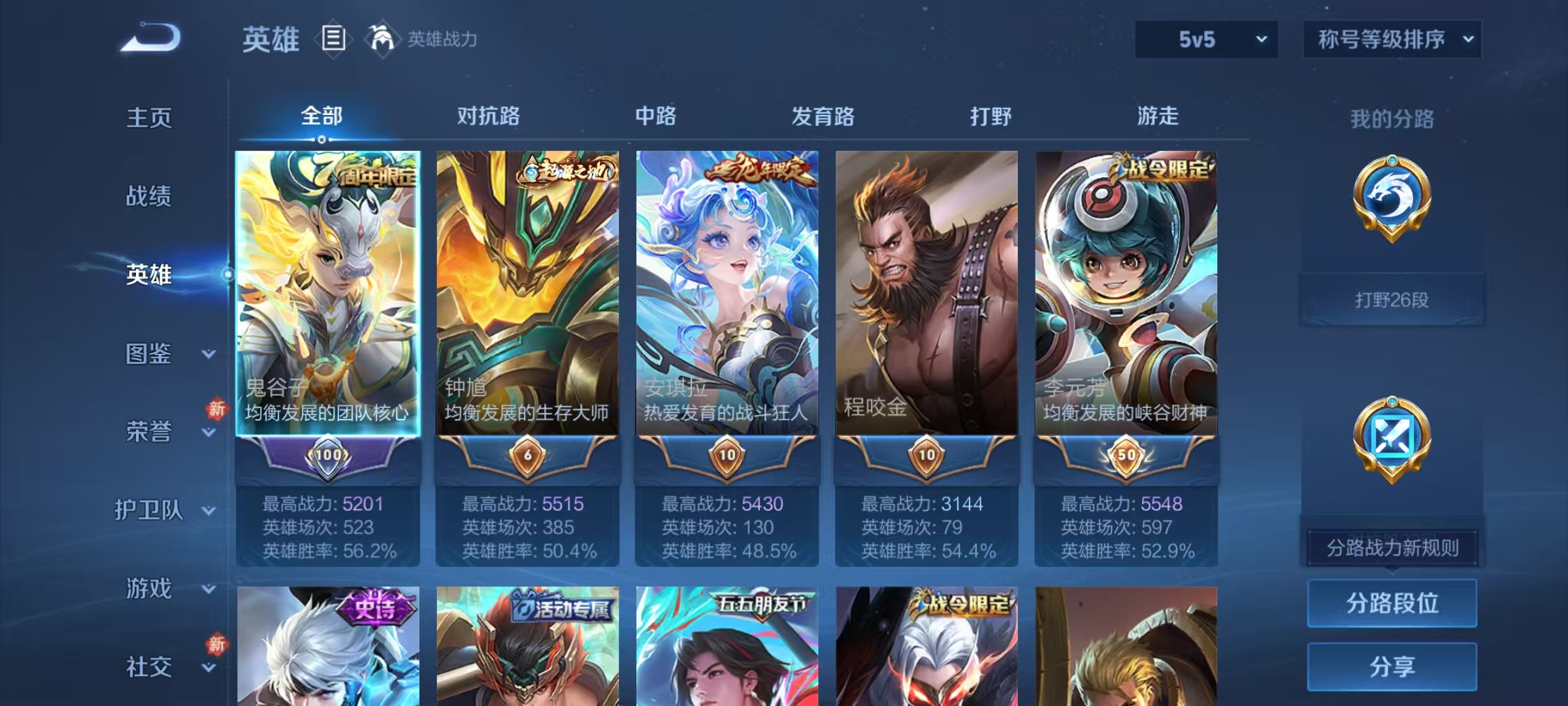Click the 分享 button

[1392, 665]
